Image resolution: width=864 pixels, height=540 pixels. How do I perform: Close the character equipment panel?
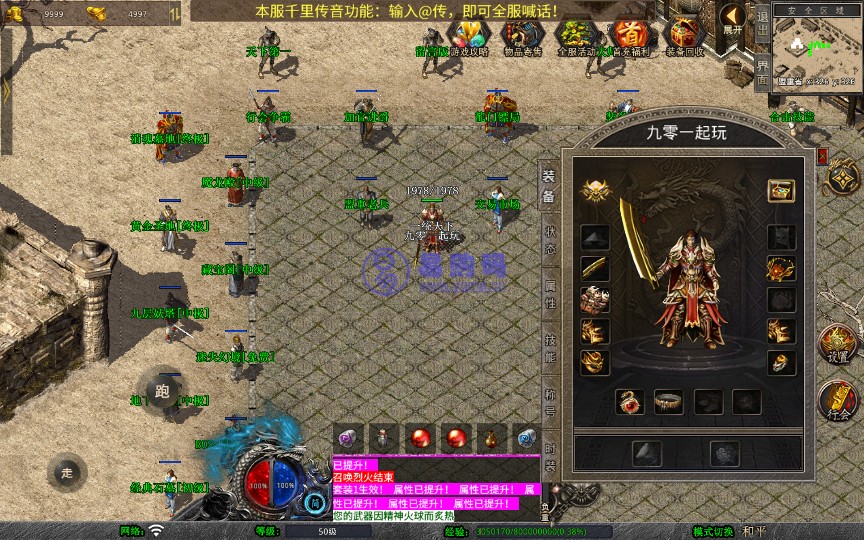tap(822, 157)
